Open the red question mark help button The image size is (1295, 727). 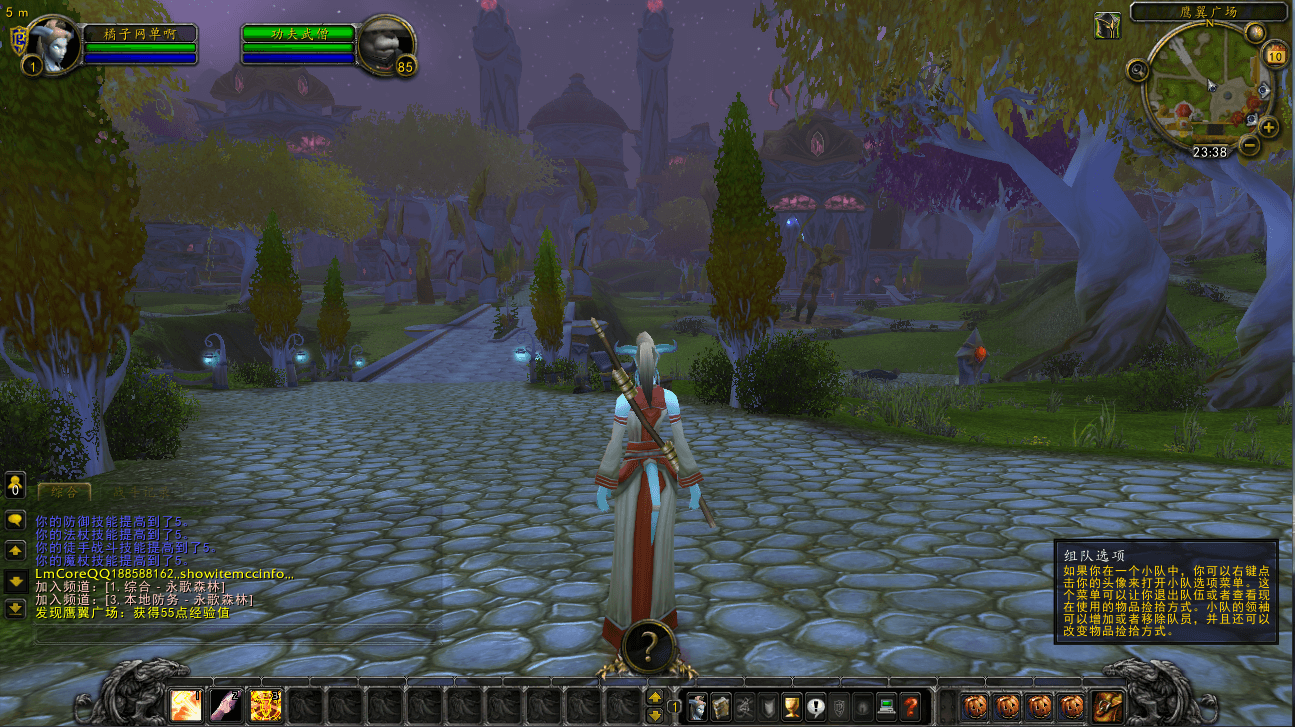(x=910, y=705)
